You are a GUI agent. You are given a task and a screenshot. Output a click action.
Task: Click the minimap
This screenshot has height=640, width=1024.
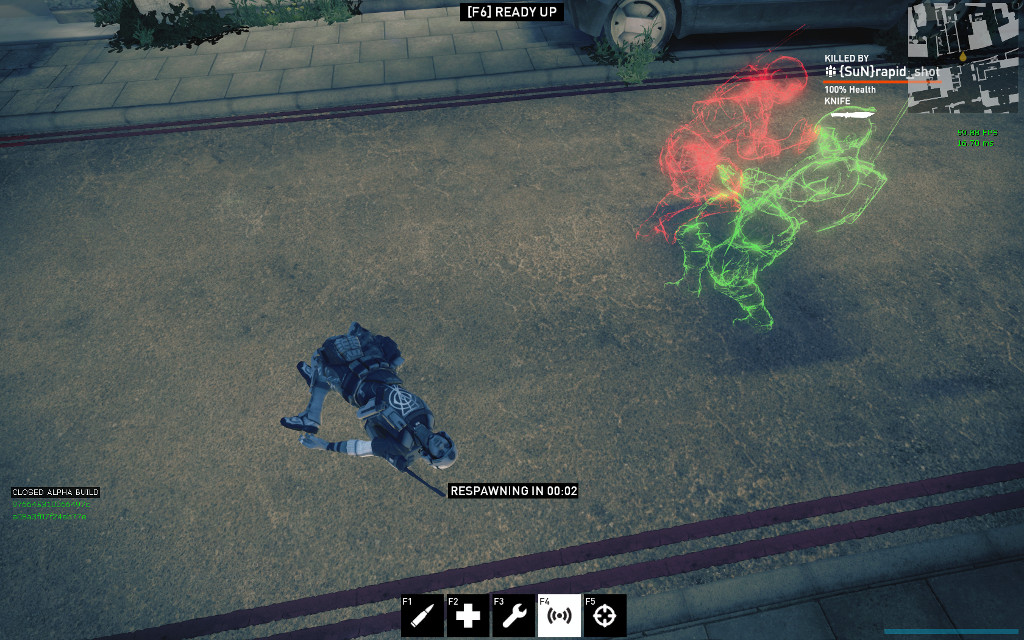[x=962, y=57]
